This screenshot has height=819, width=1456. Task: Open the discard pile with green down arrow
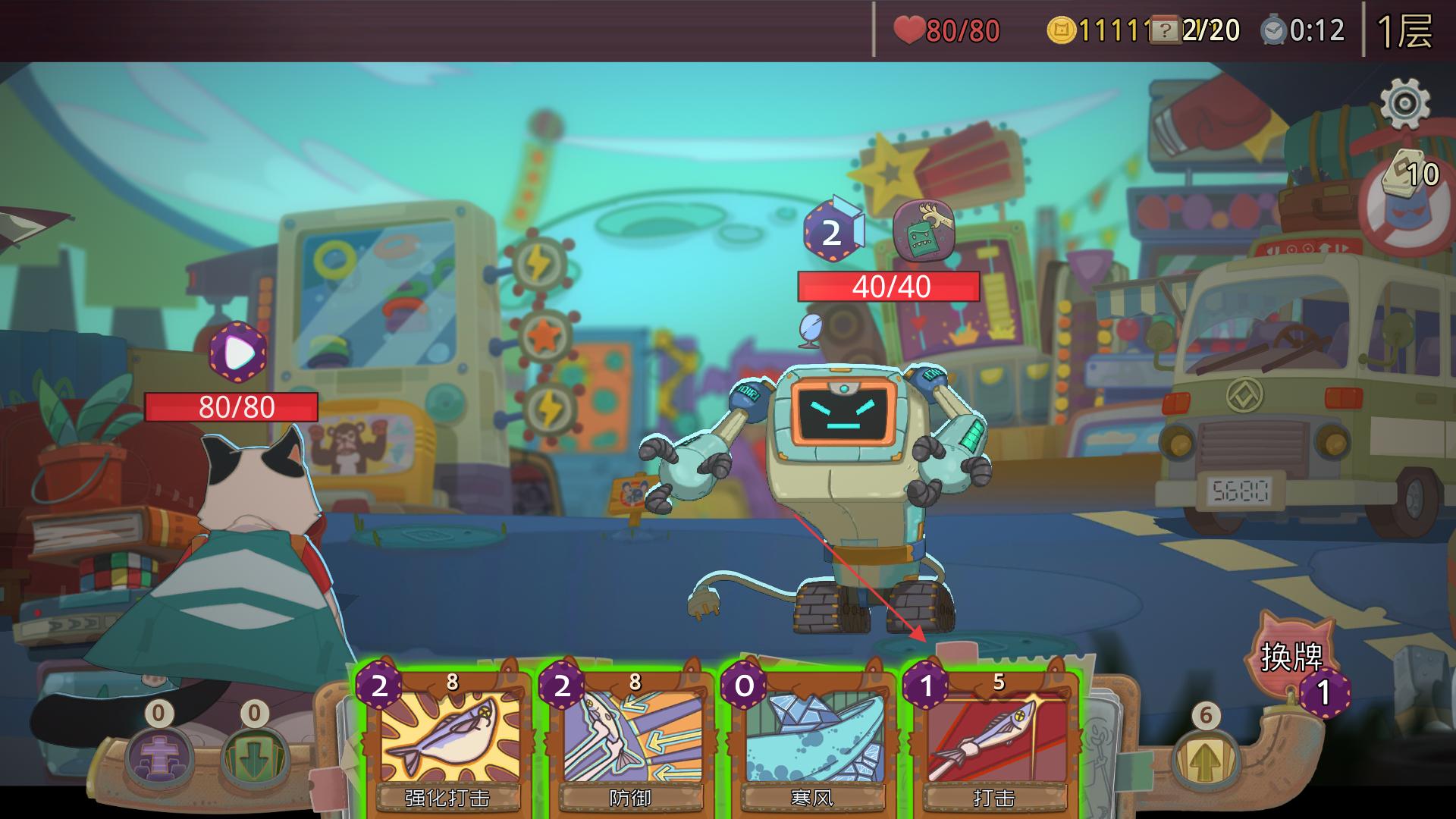[x=255, y=755]
